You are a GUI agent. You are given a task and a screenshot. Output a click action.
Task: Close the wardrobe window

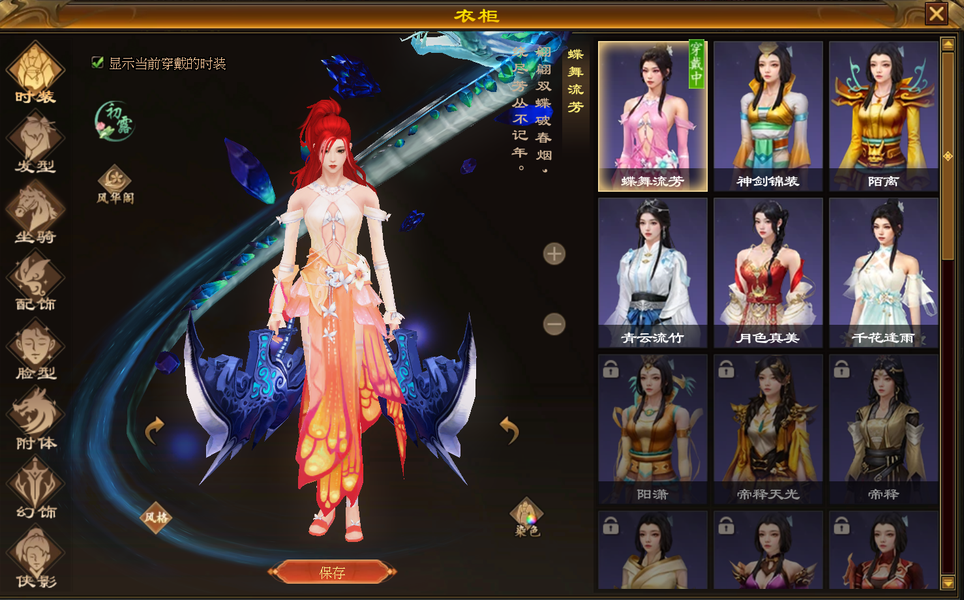tap(936, 14)
